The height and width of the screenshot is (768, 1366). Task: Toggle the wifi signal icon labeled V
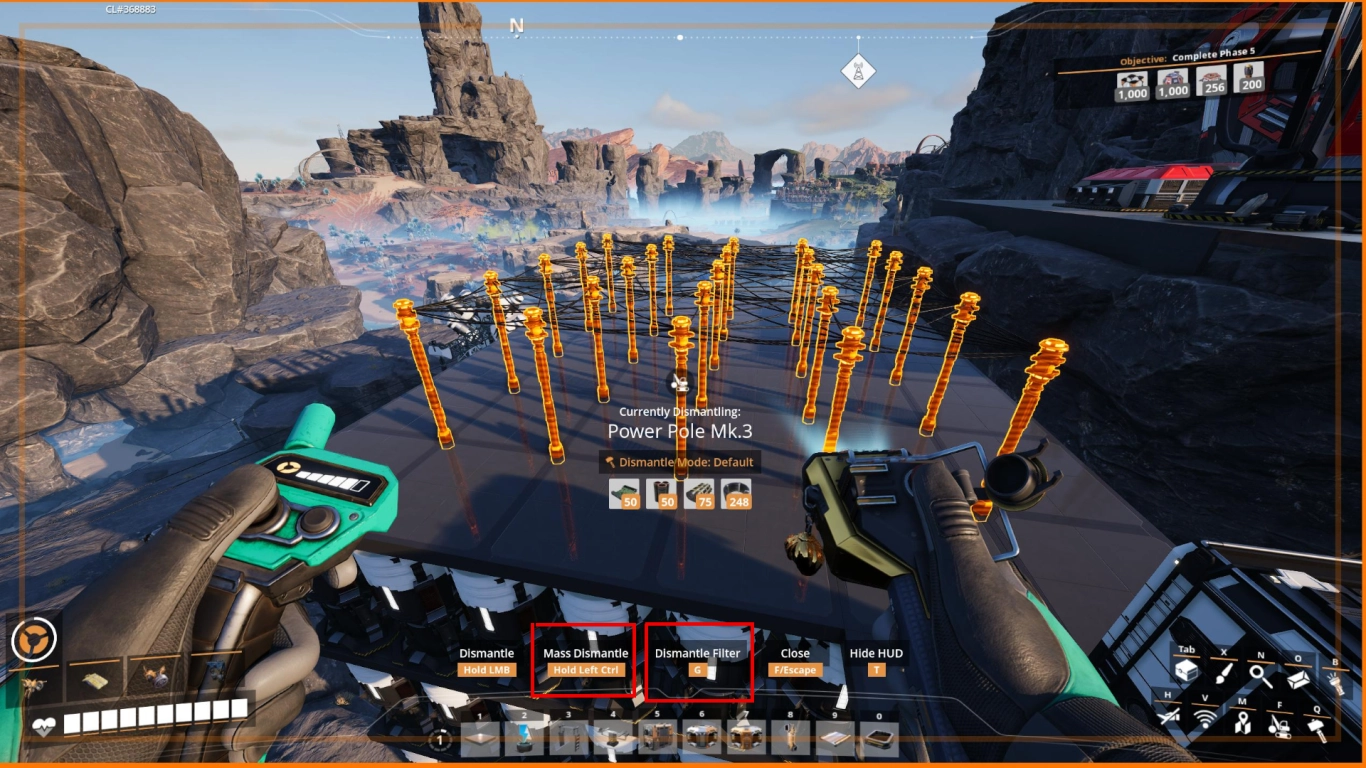1204,719
